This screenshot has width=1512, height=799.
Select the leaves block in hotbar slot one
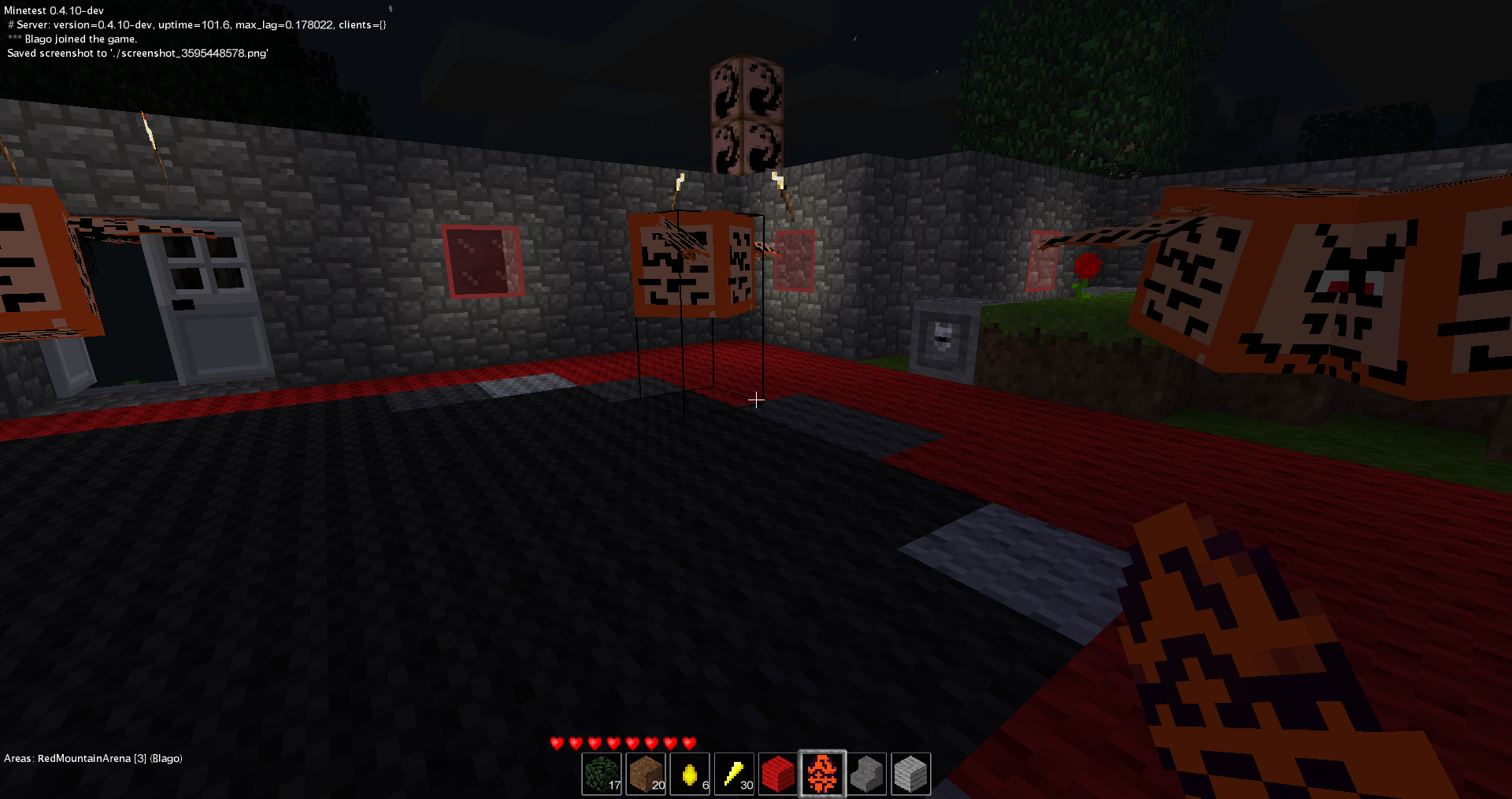(602, 774)
